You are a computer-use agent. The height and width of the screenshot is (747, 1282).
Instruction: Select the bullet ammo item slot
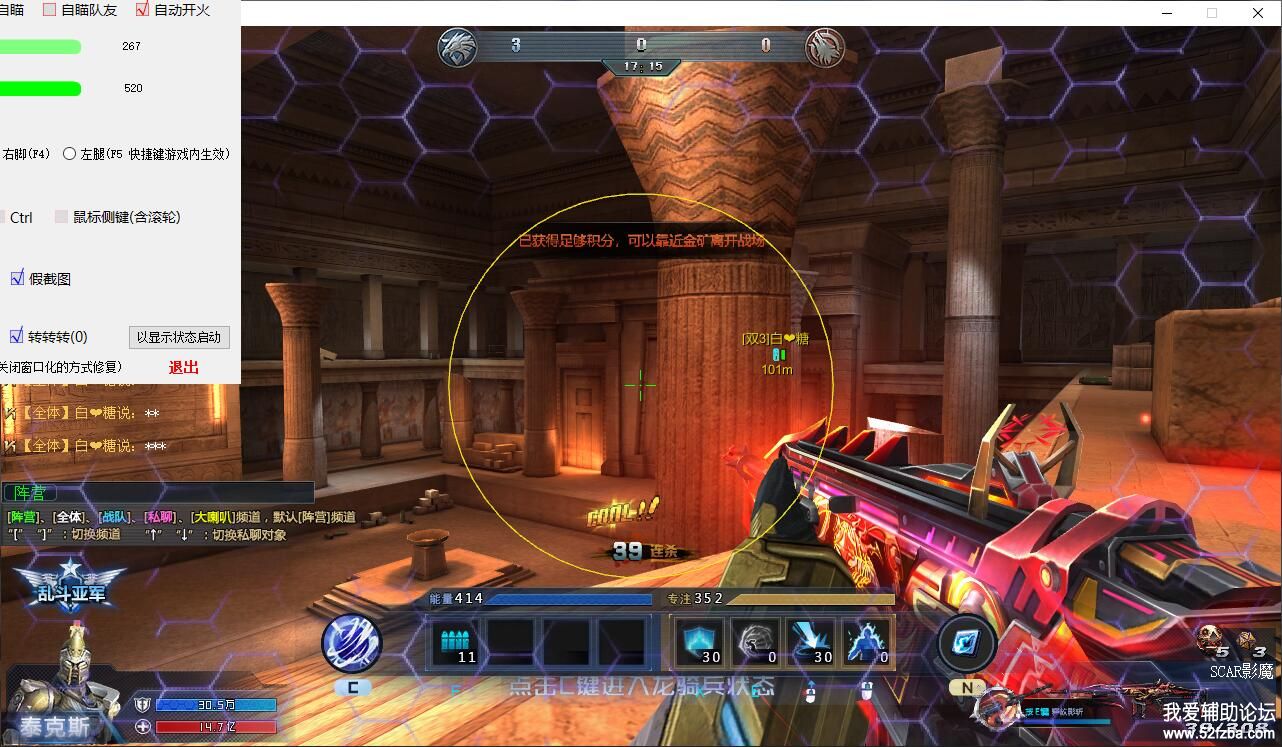pyautogui.click(x=459, y=642)
